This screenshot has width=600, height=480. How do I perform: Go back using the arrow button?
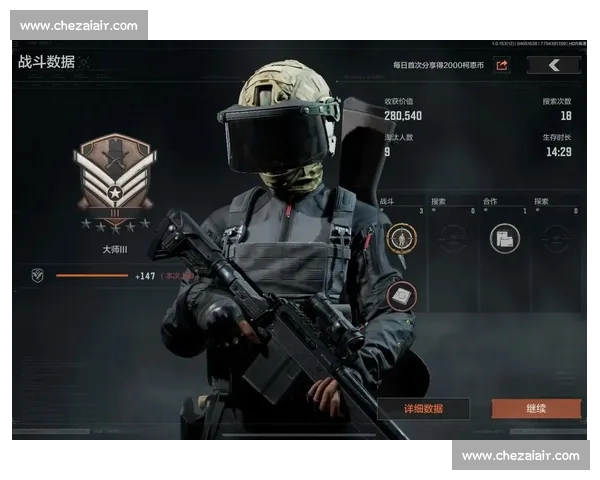[x=553, y=66]
